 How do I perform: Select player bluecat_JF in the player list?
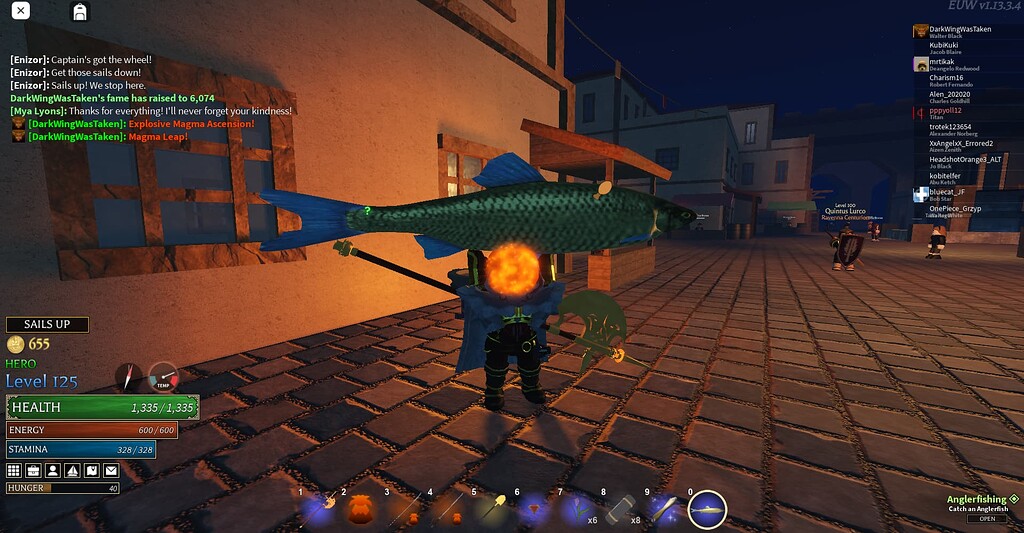coord(946,192)
